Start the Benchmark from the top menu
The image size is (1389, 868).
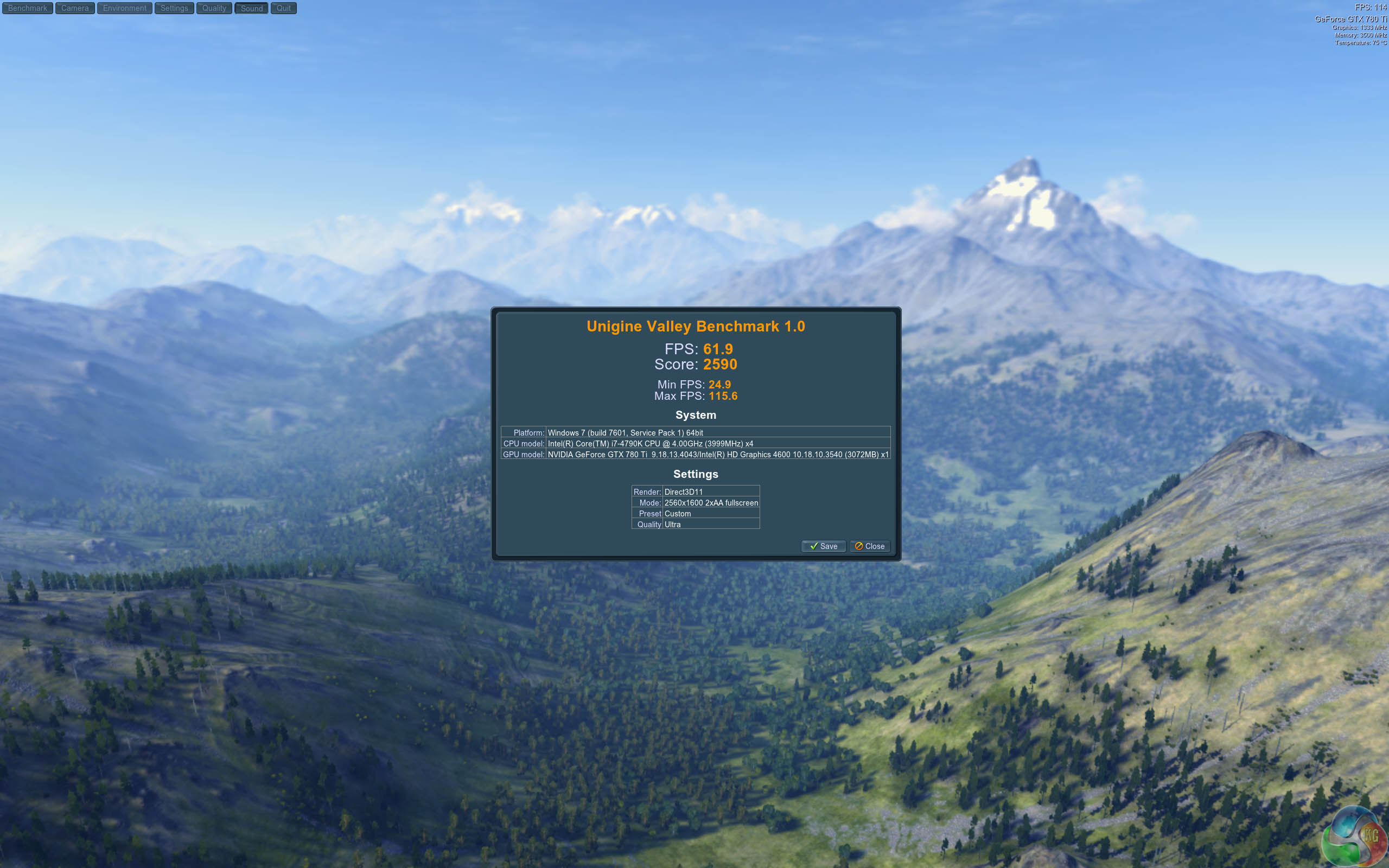click(x=28, y=8)
